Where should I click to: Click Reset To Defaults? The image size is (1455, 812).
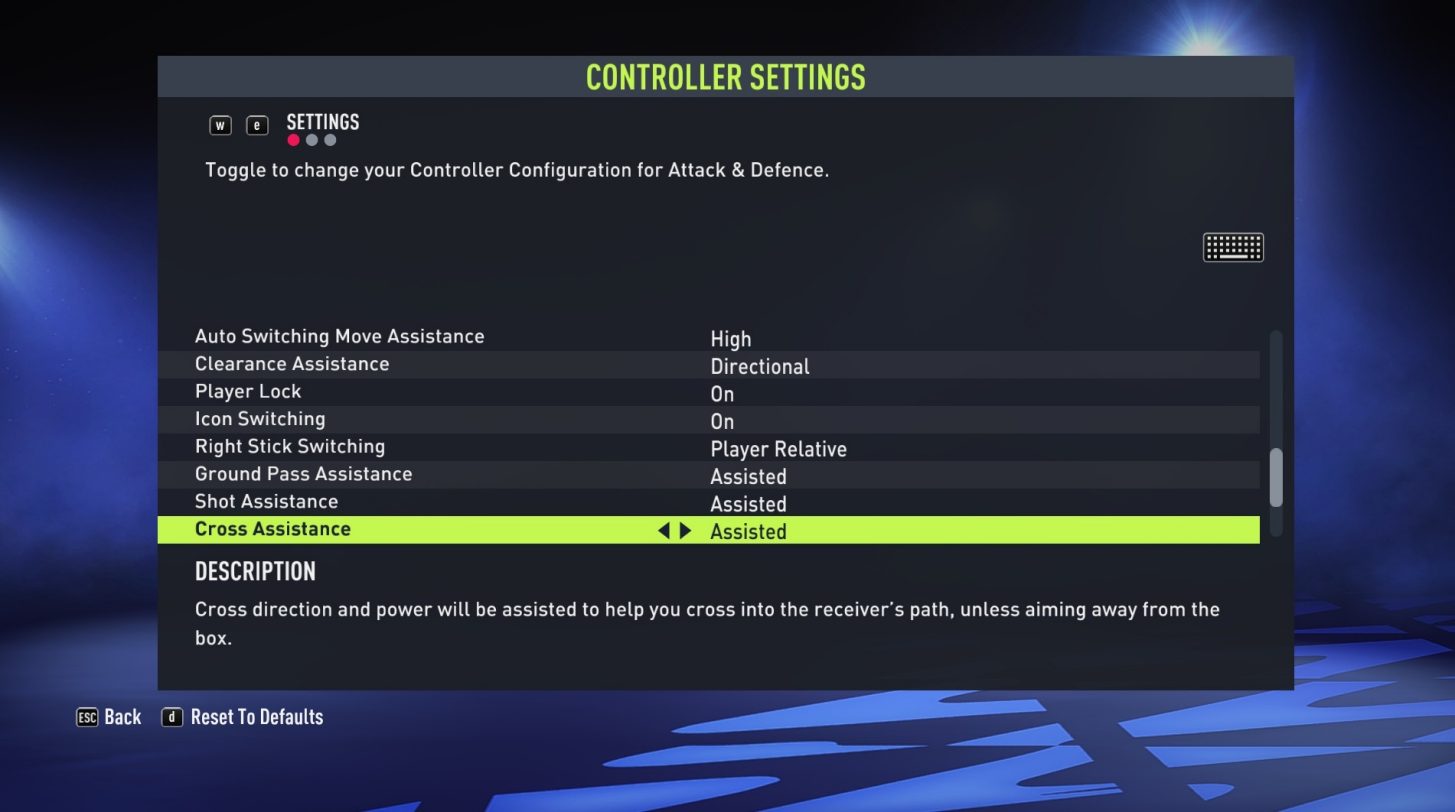coord(257,717)
